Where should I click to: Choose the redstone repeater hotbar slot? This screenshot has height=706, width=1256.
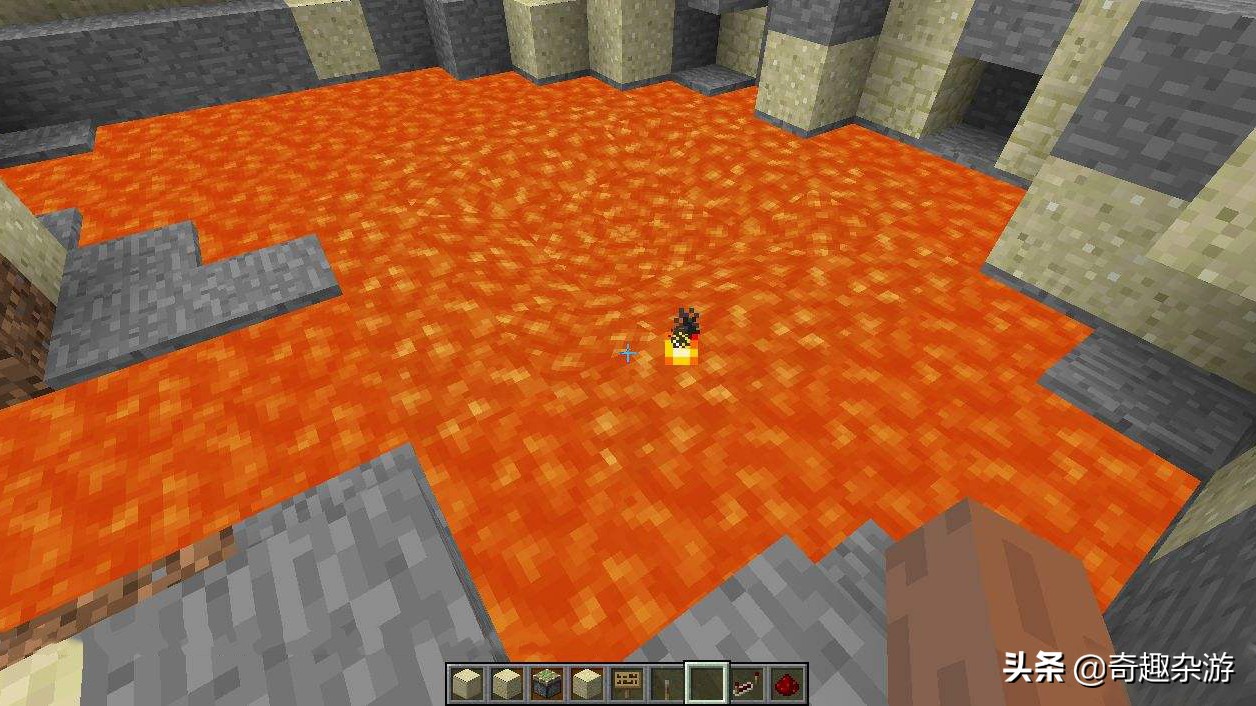click(x=747, y=684)
